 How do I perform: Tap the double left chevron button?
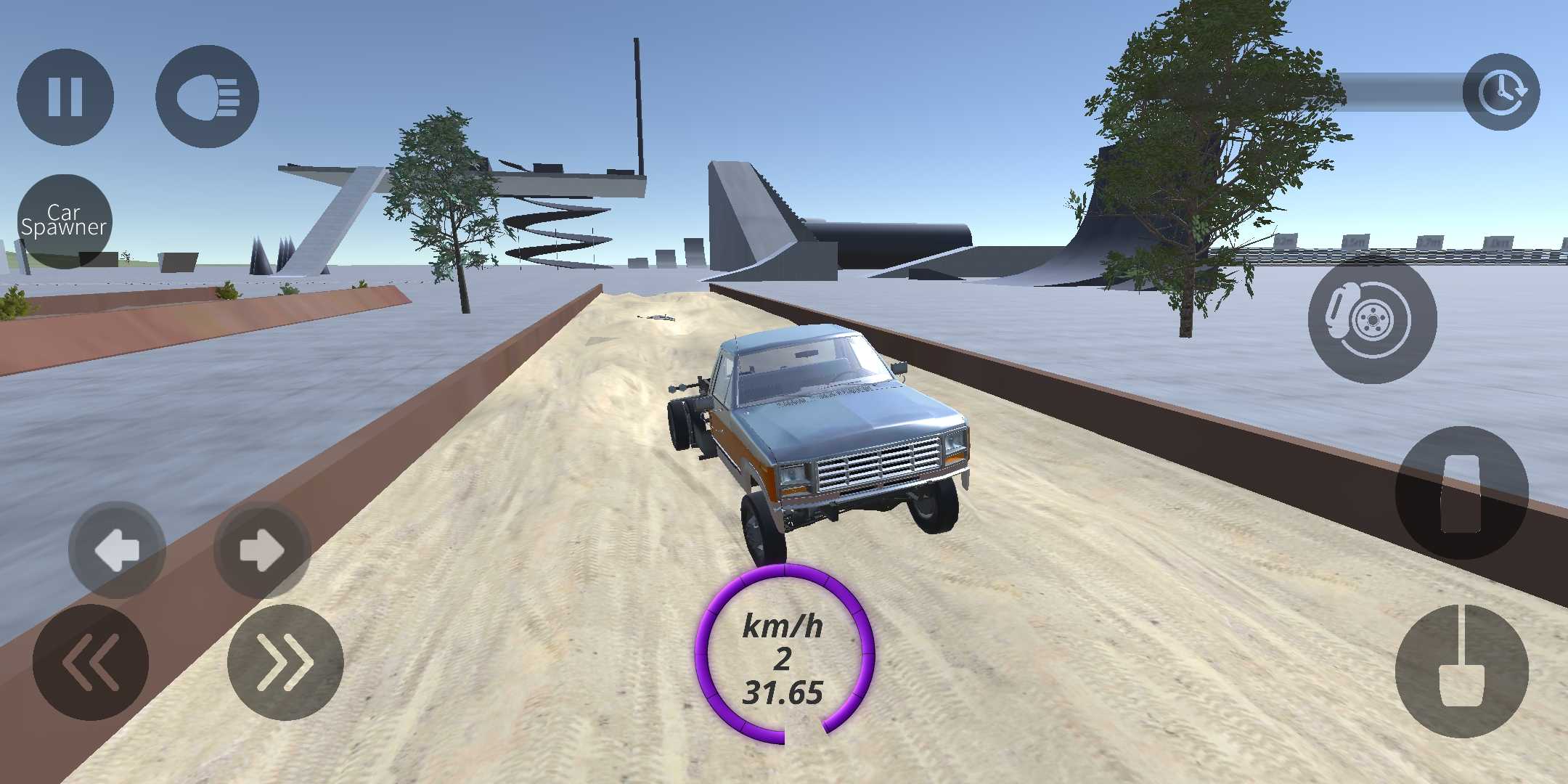coord(91,661)
